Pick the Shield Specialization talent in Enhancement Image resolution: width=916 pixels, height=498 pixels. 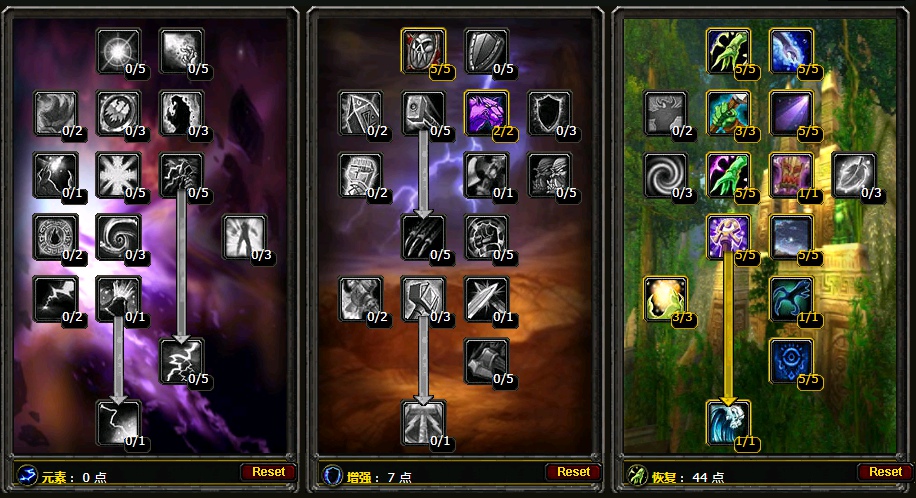[x=486, y=49]
